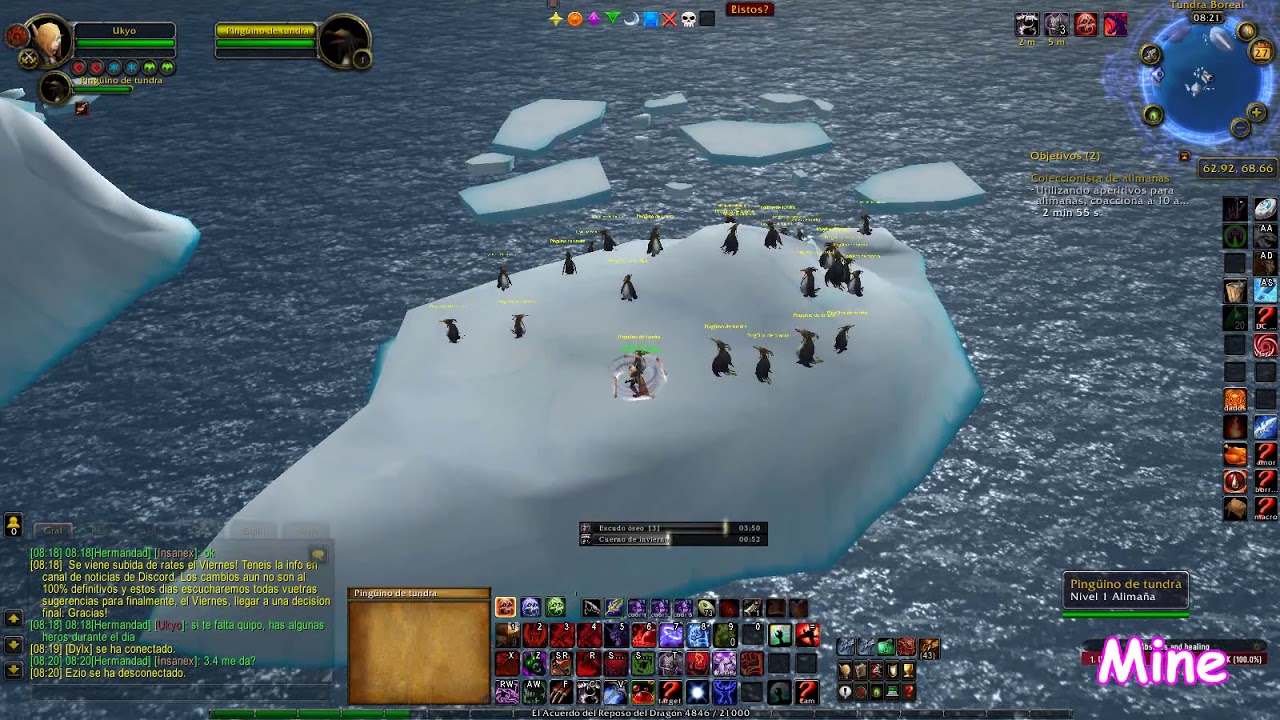Assign the white skull raid marker
Screen dimensions: 1280x720
688,19
